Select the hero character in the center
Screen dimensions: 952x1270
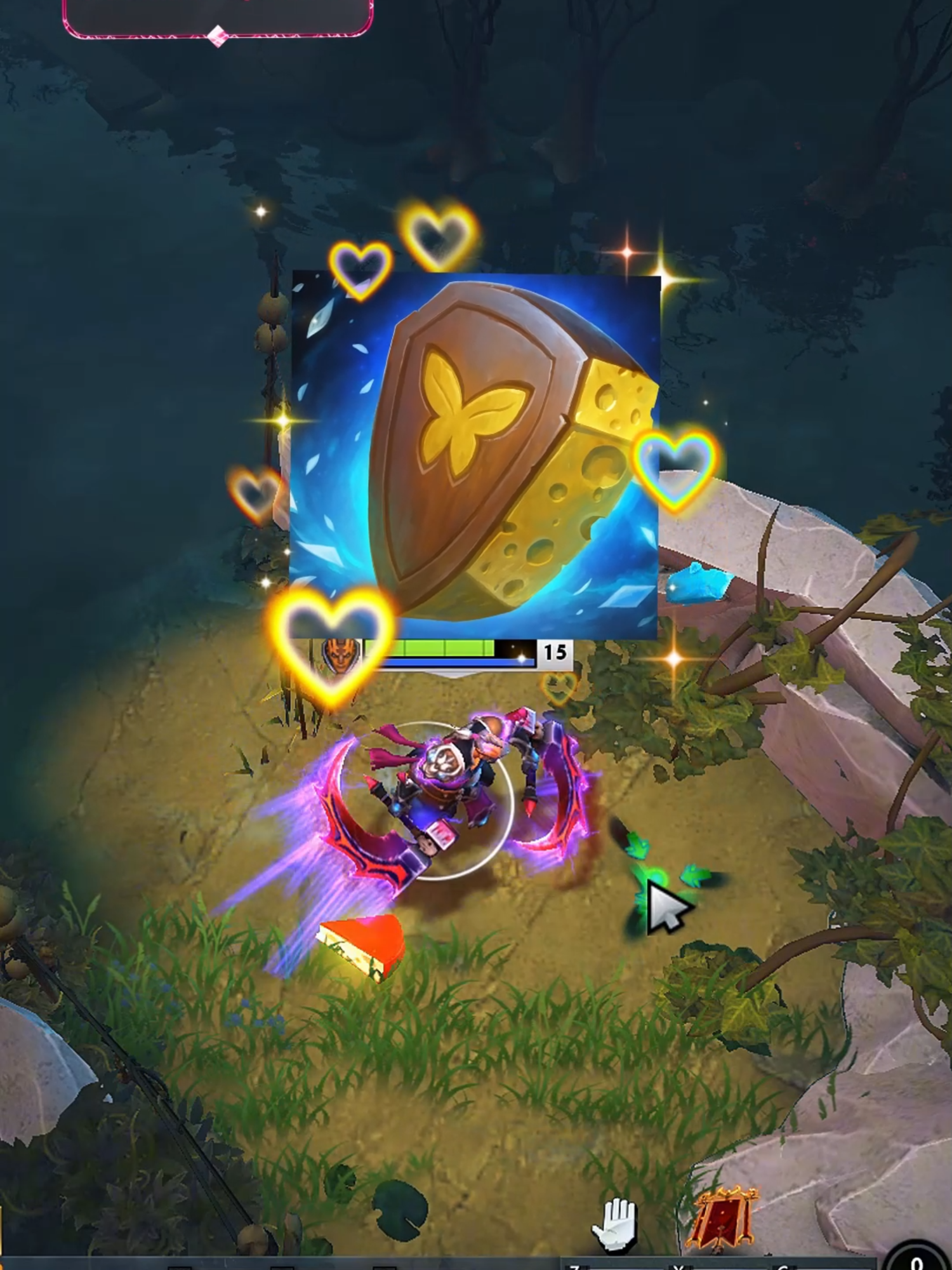pos(463,781)
